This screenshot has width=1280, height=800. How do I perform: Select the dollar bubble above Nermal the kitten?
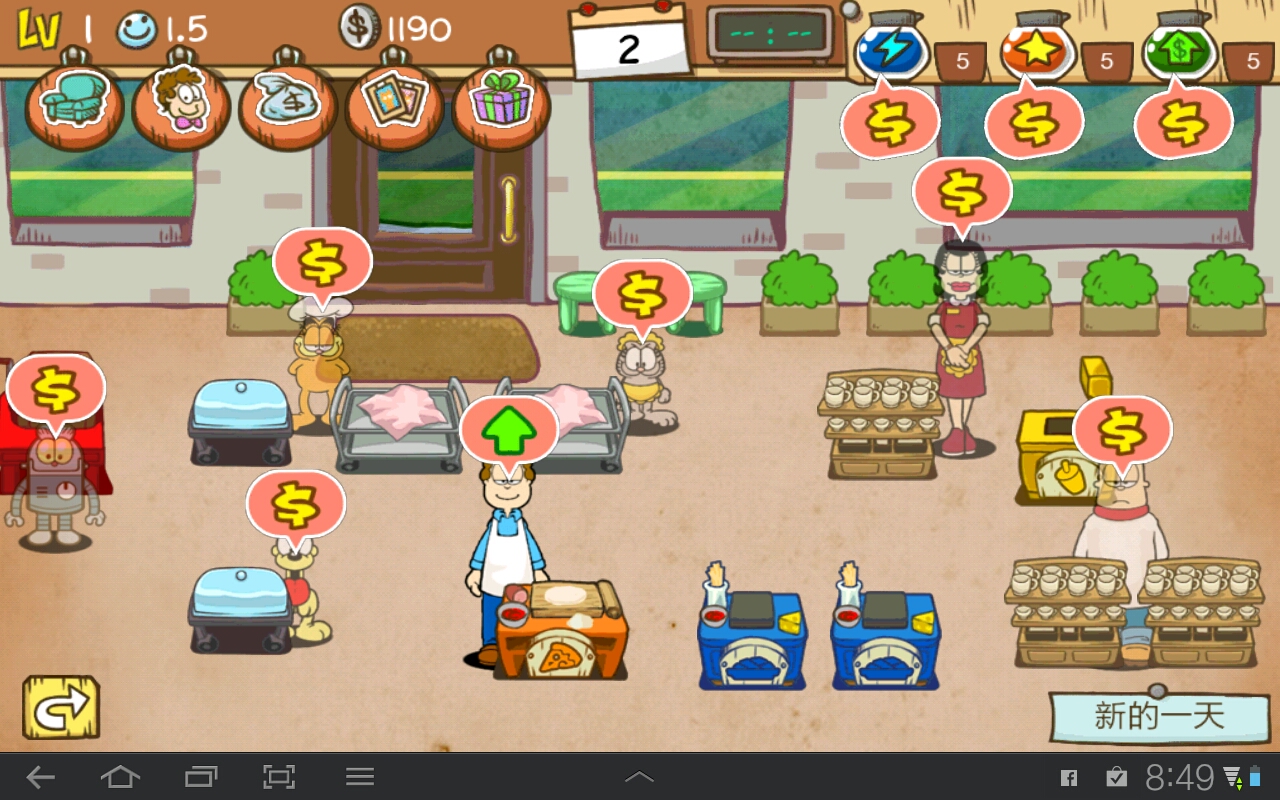[642, 295]
